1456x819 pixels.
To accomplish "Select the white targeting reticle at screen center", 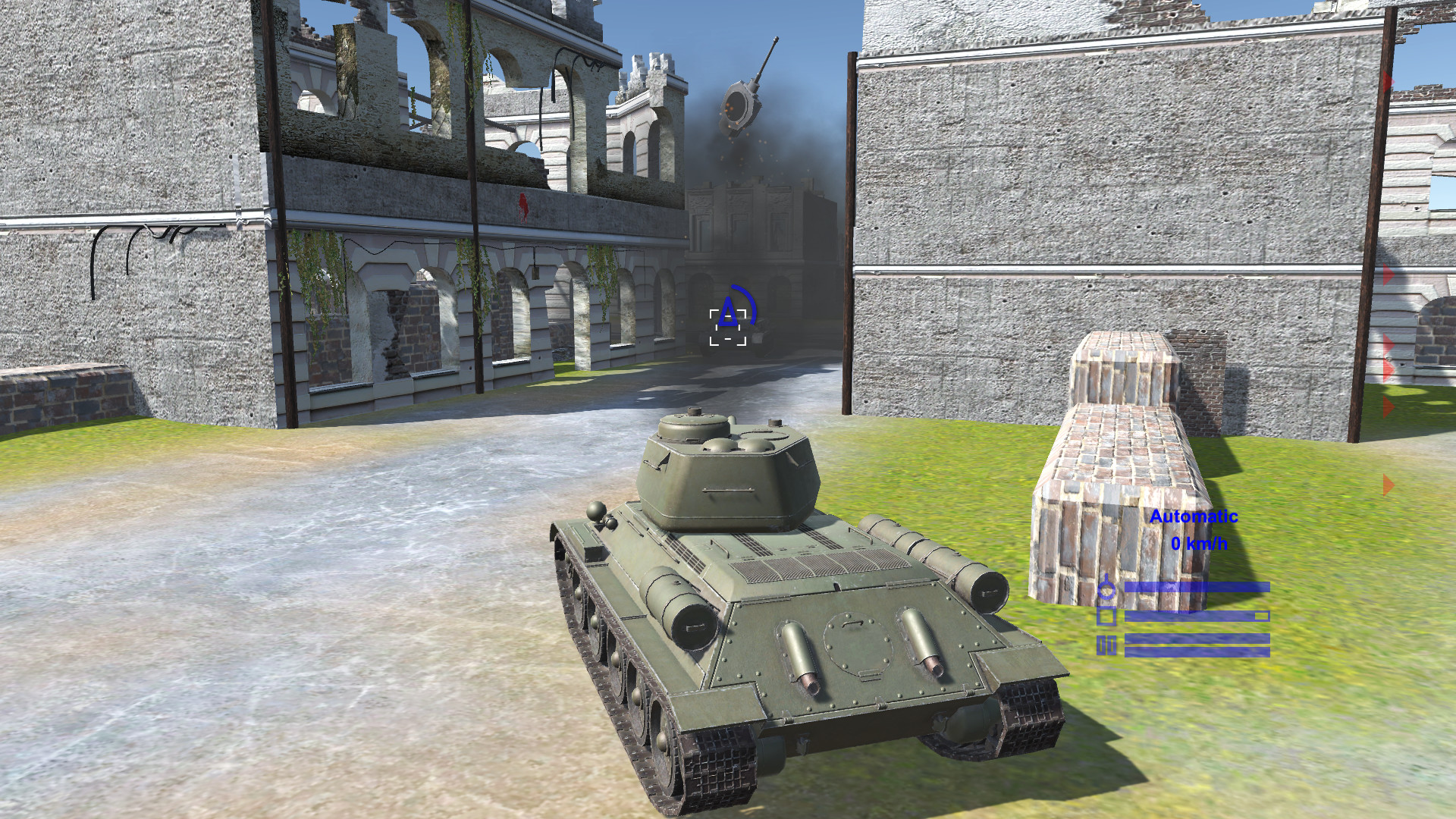I will [727, 328].
